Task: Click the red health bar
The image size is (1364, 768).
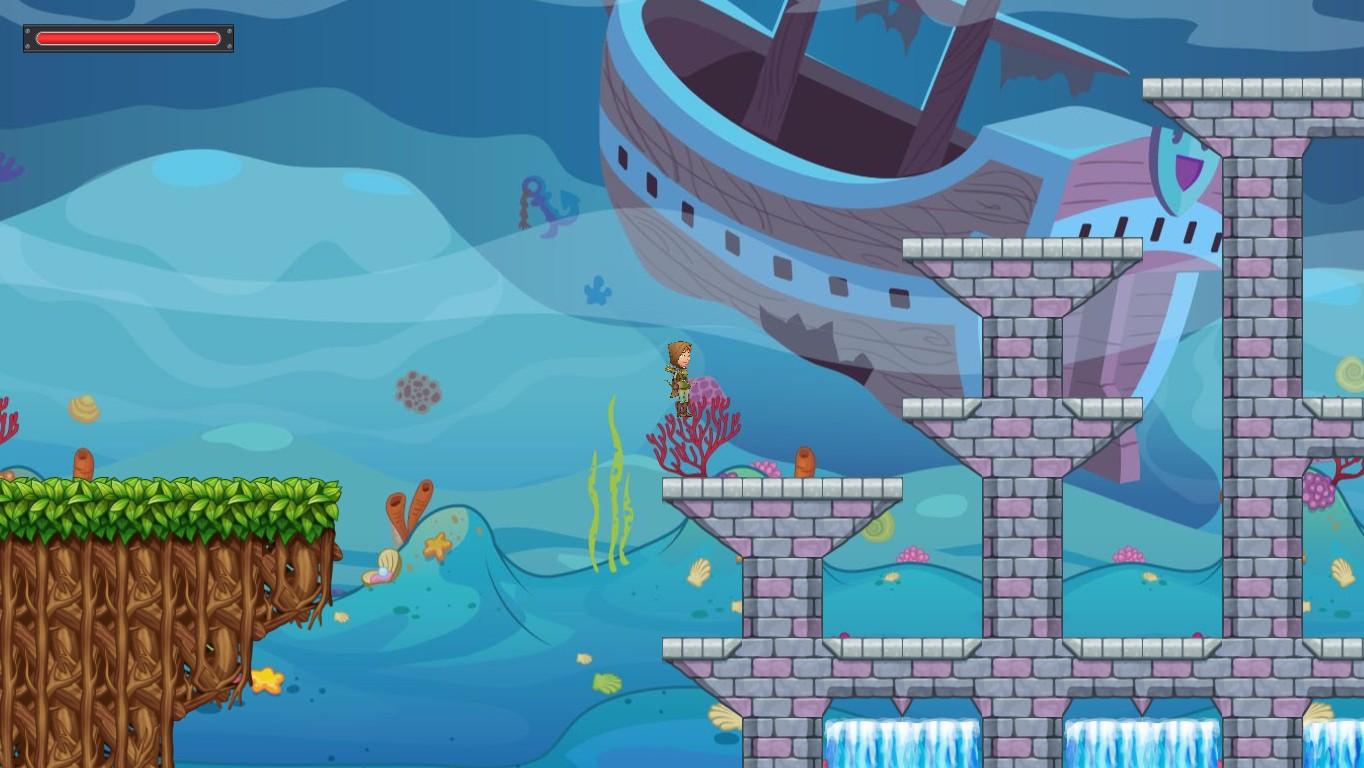Action: pos(127,38)
